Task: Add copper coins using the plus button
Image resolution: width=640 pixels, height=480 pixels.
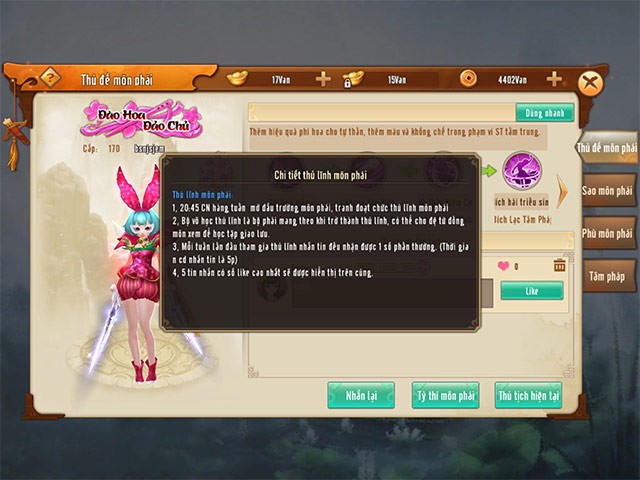Action: [x=553, y=79]
